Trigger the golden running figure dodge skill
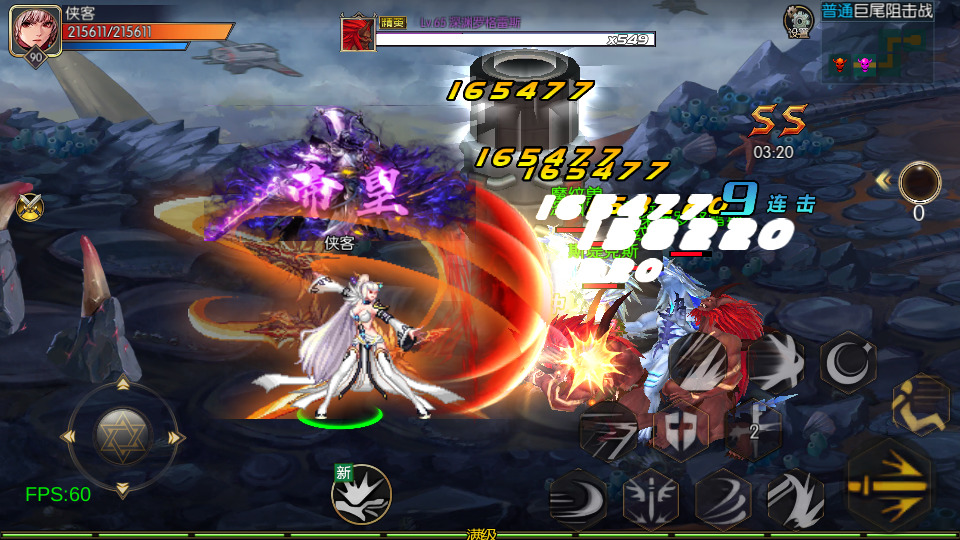960x540 pixels. [921, 404]
